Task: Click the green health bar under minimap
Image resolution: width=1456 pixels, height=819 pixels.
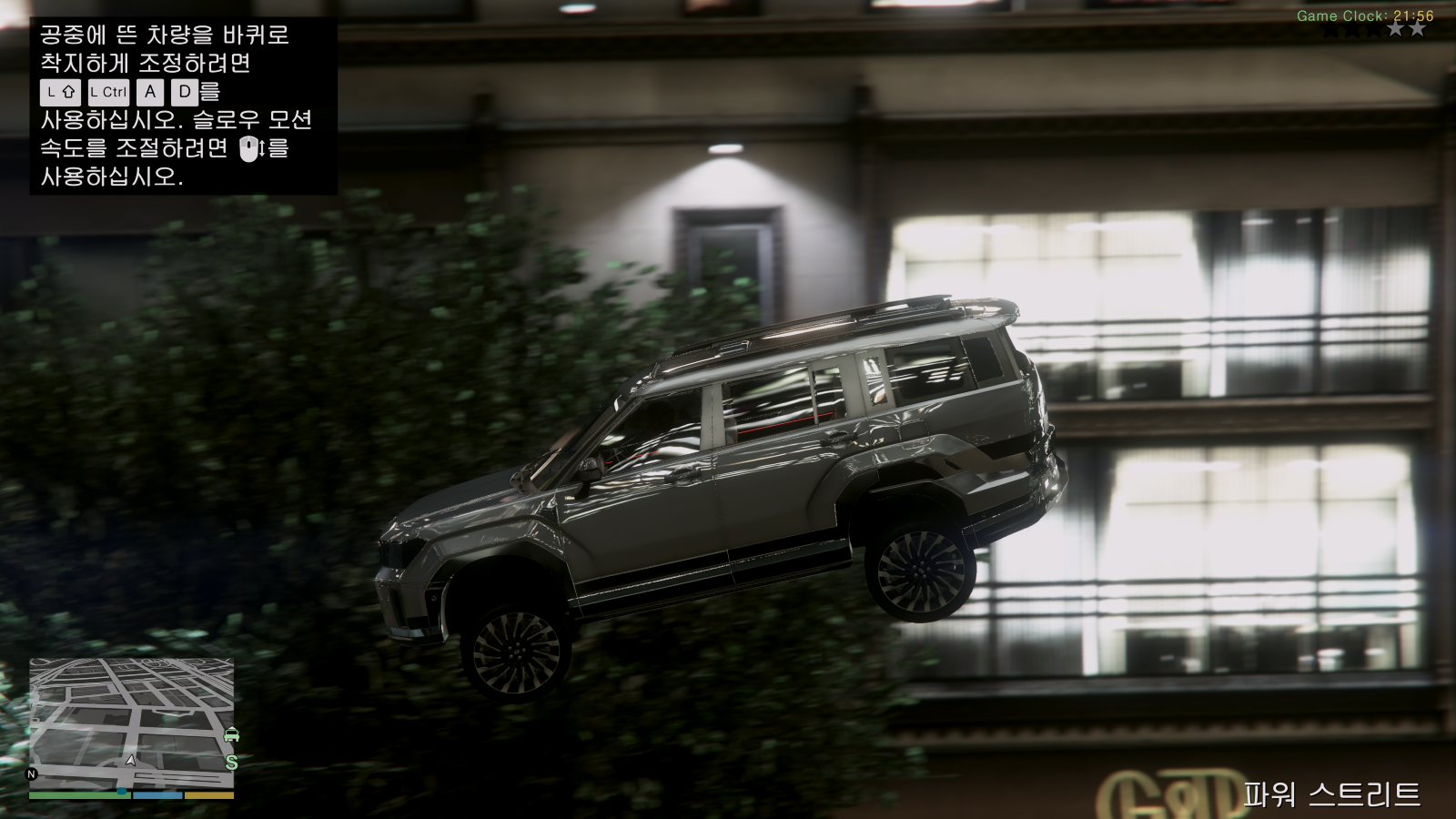Action: (79, 794)
